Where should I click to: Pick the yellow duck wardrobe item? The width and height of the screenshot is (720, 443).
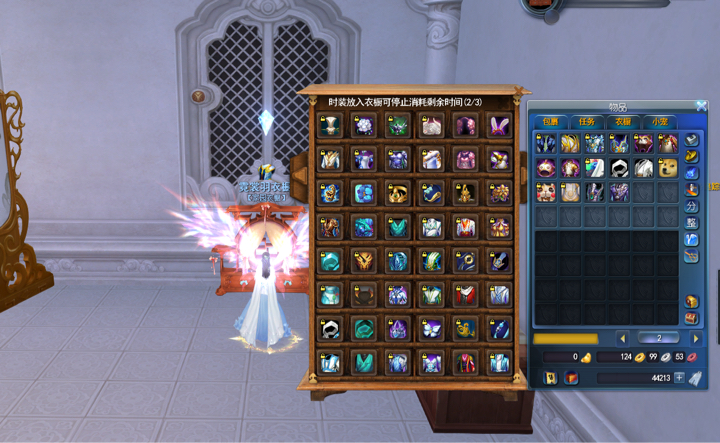[x=465, y=327]
